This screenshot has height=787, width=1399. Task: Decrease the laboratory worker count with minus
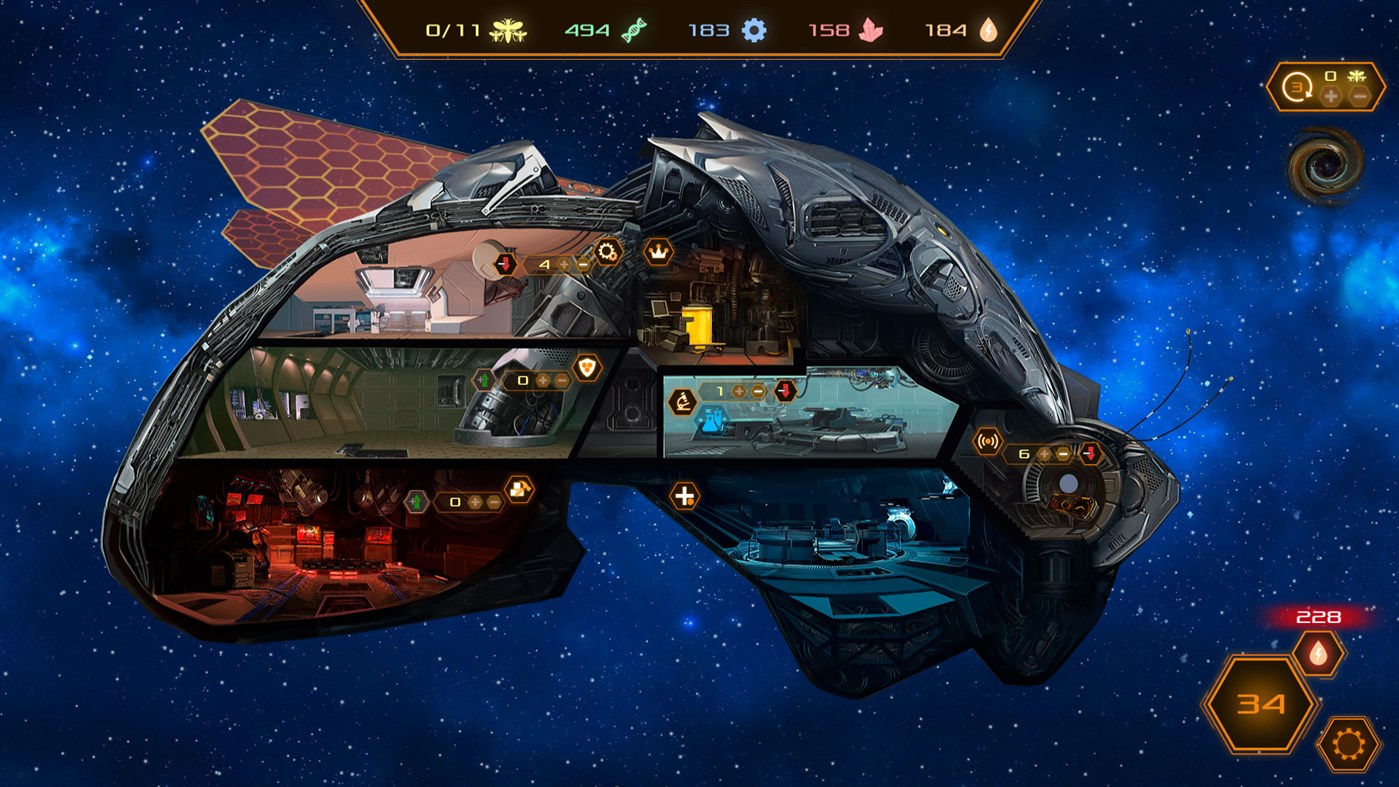757,391
